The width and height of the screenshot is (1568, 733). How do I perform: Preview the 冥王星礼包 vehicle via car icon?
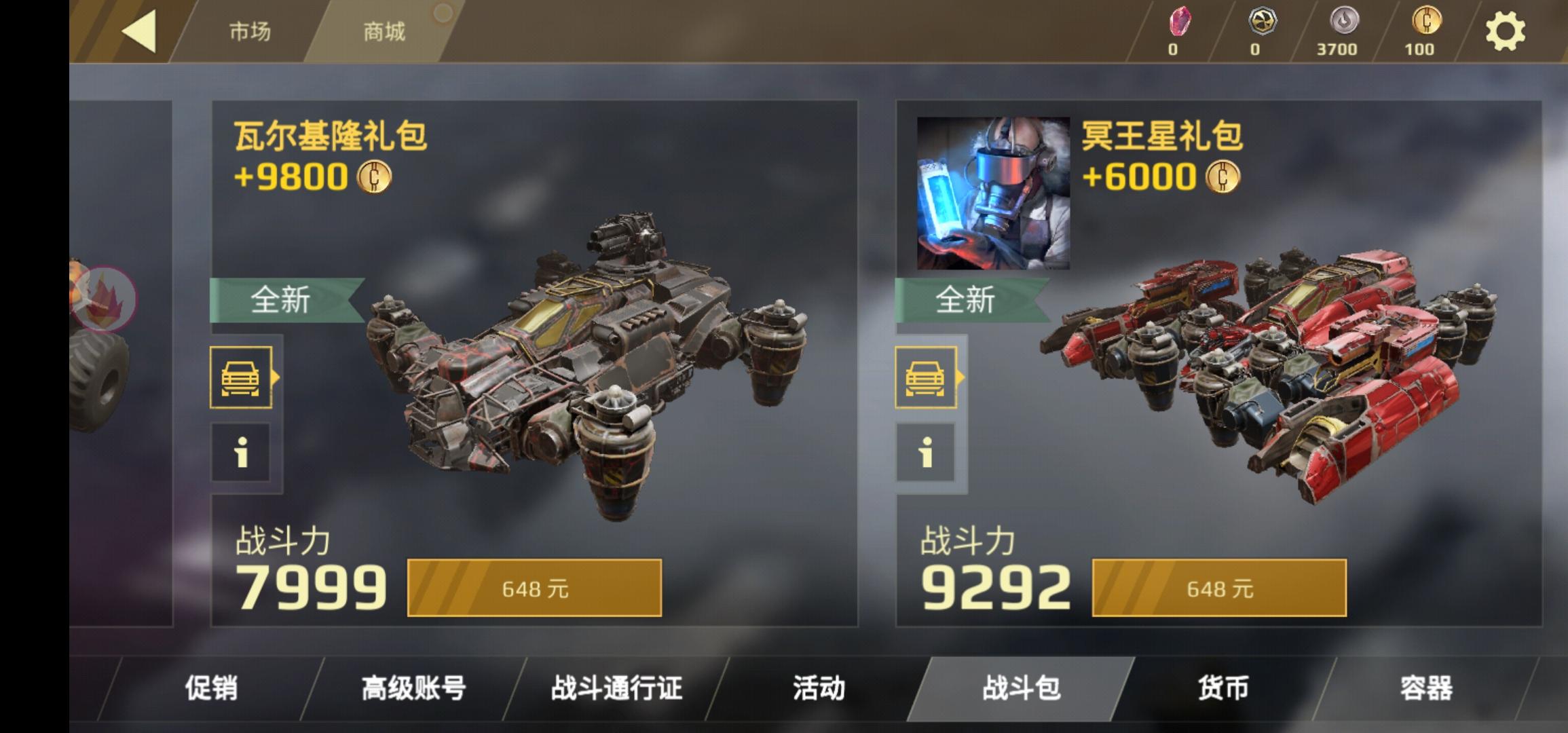coord(926,377)
